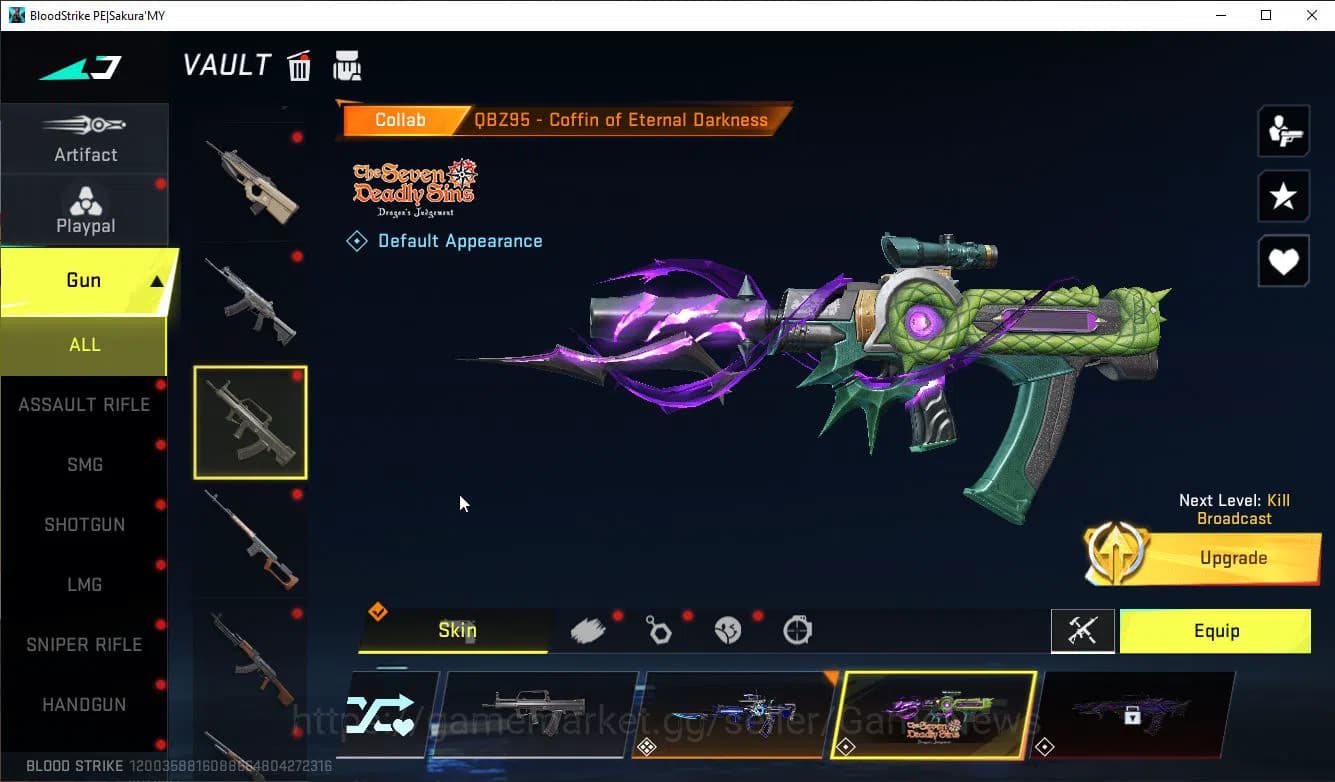Viewport: 1335px width, 782px height.
Task: Click the trash icon next to VAULT
Action: (x=299, y=65)
